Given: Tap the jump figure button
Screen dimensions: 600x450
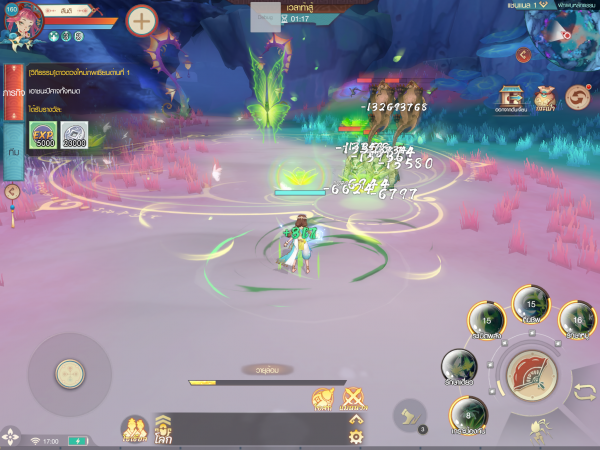Looking at the screenshot, I should 538,429.
